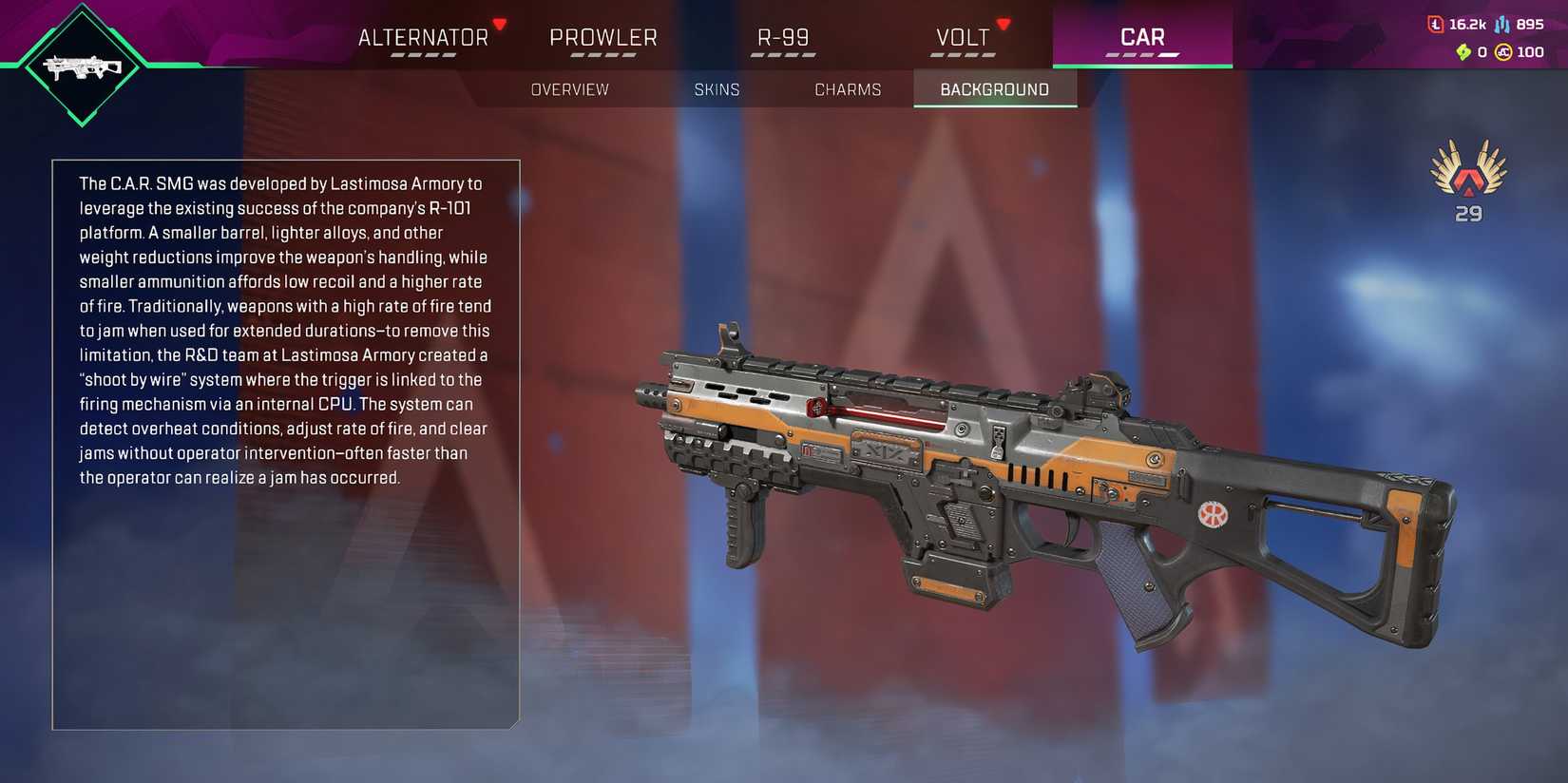Screen dimensions: 1568x783
Task: Toggle the Alternator's unlock progress dashes
Action: (x=421, y=56)
